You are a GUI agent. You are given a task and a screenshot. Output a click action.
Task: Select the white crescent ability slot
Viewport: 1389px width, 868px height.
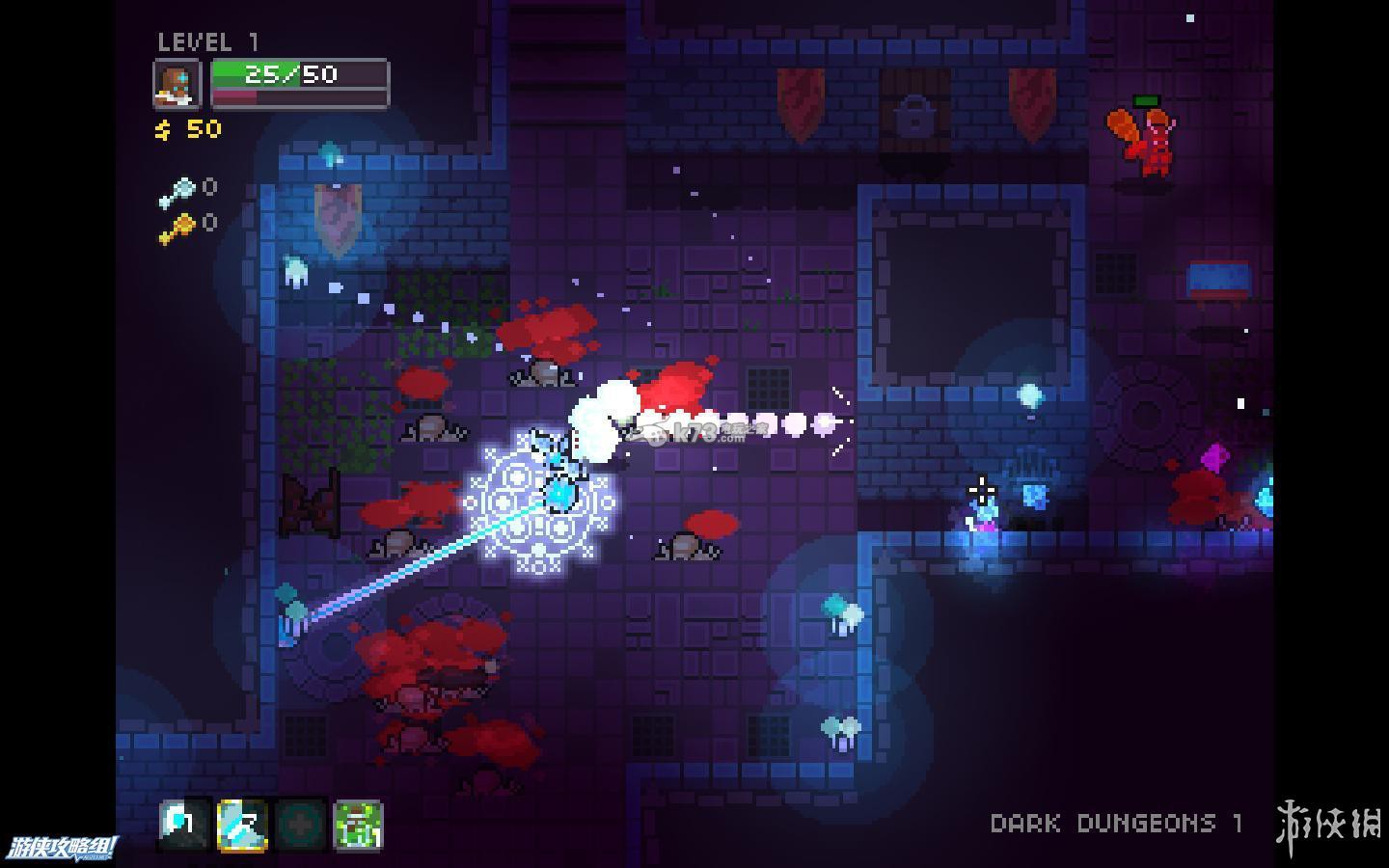pos(183,825)
